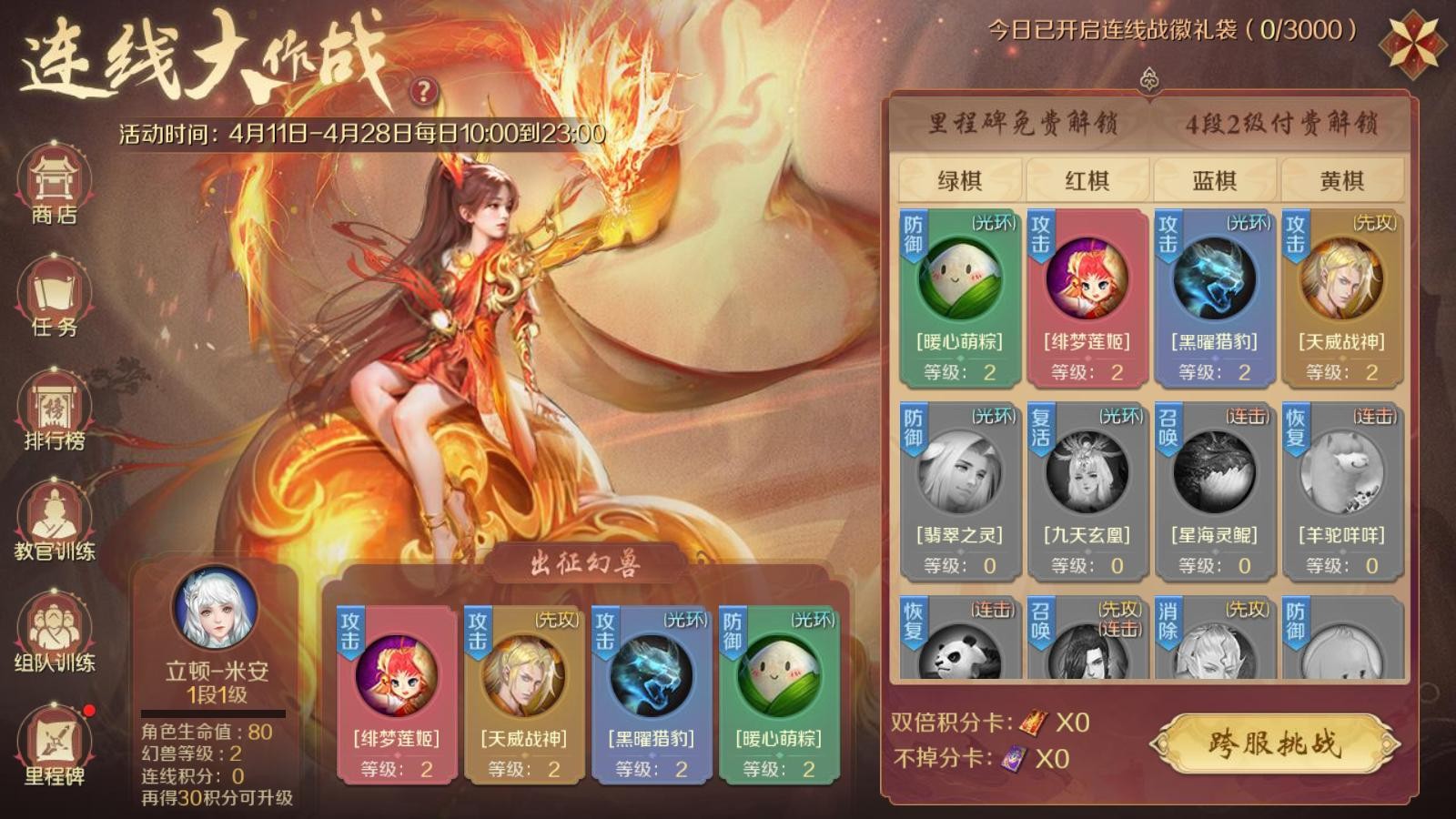Click the question mark help icon
This screenshot has width=1456, height=819.
pyautogui.click(x=423, y=91)
